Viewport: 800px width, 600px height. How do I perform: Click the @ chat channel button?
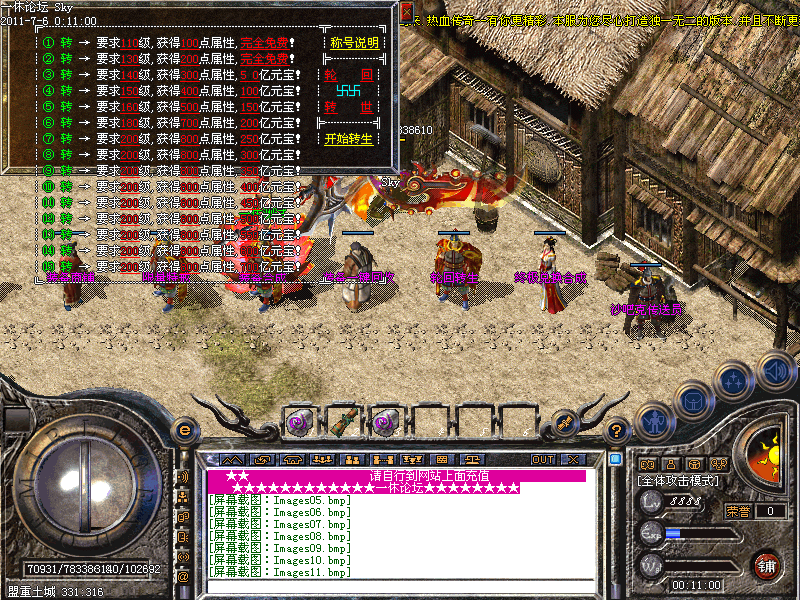[183, 576]
